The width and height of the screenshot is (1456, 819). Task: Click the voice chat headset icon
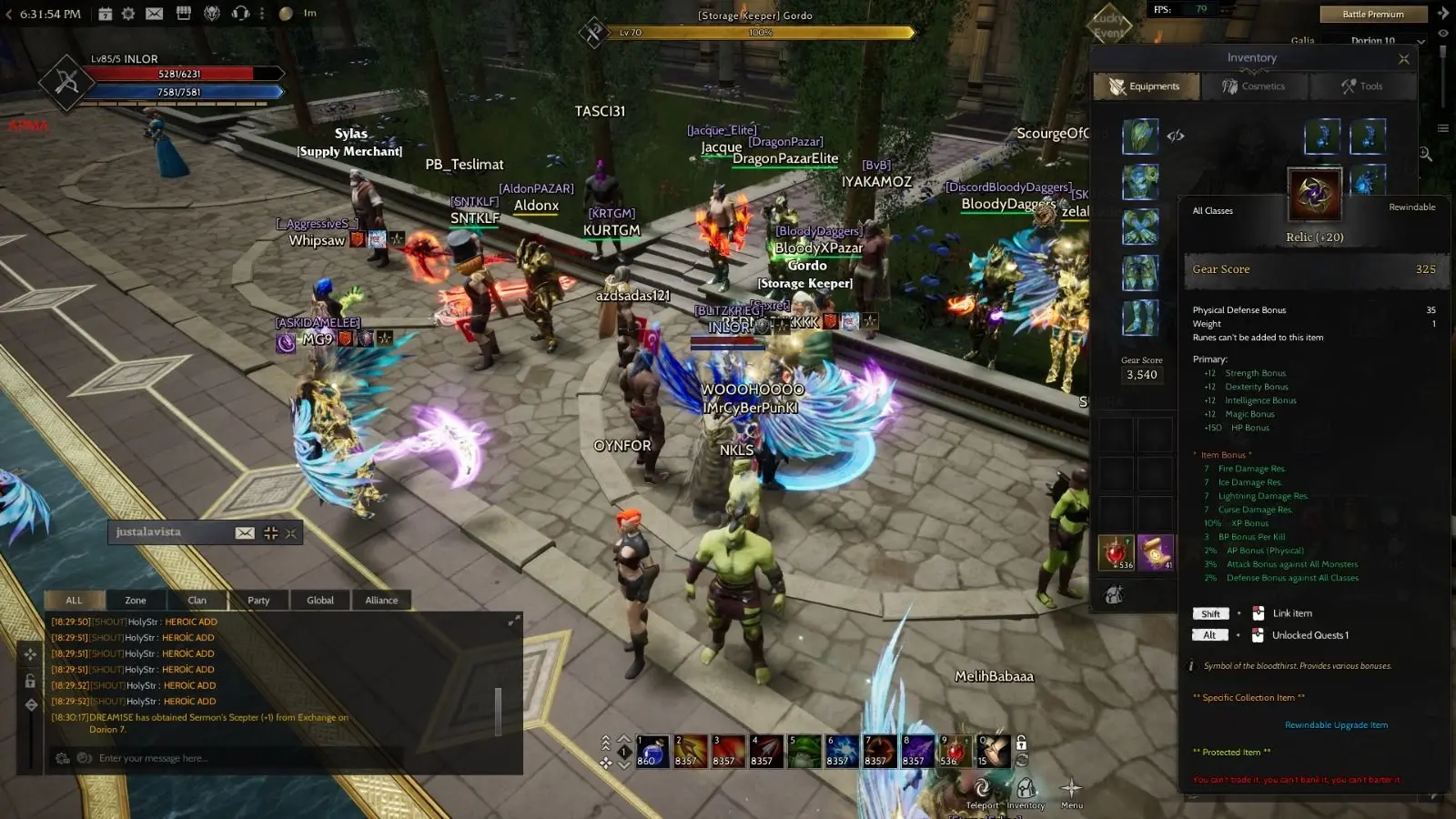click(240, 14)
